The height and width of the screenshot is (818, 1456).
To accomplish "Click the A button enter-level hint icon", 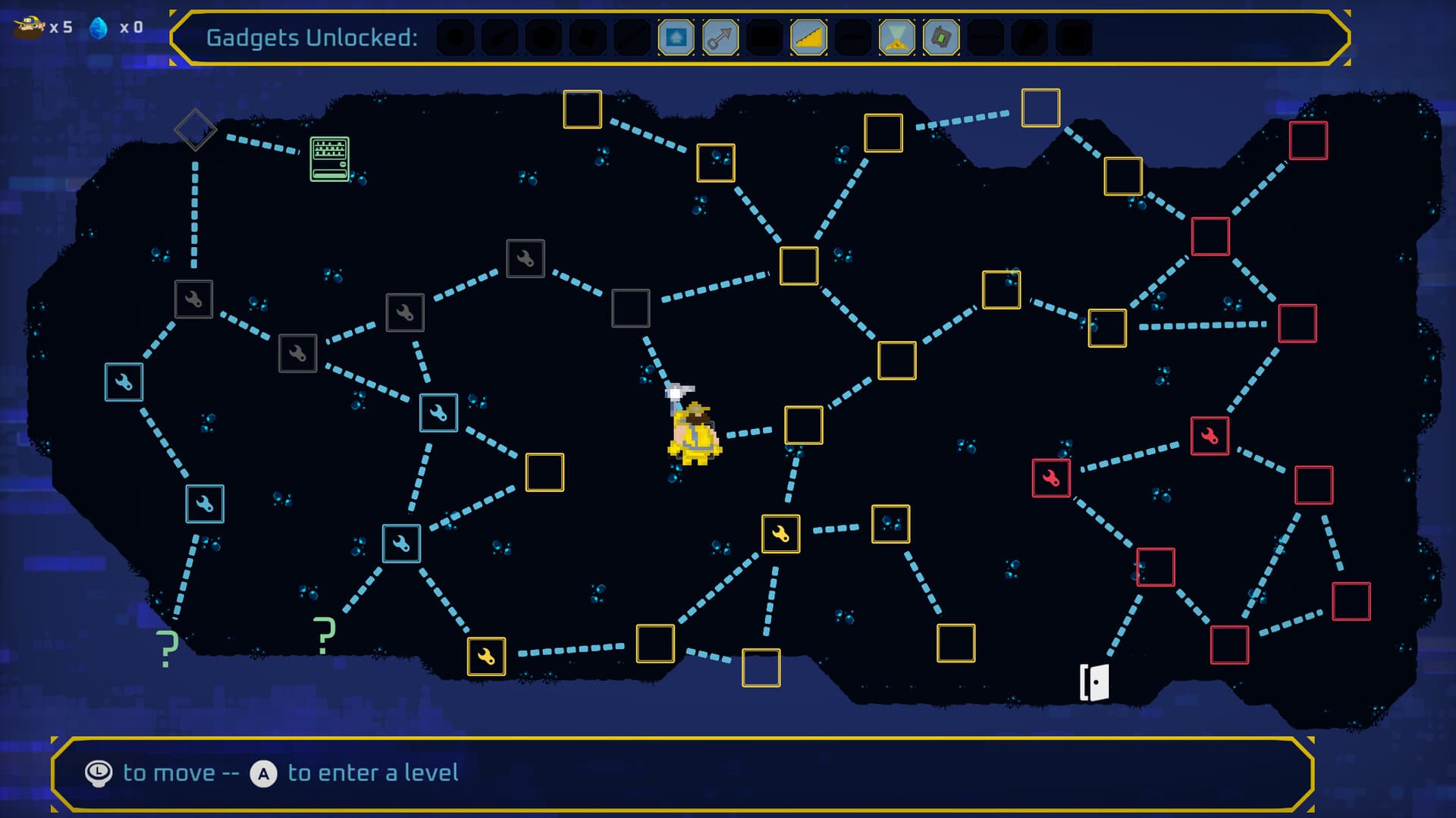I will click(x=262, y=773).
